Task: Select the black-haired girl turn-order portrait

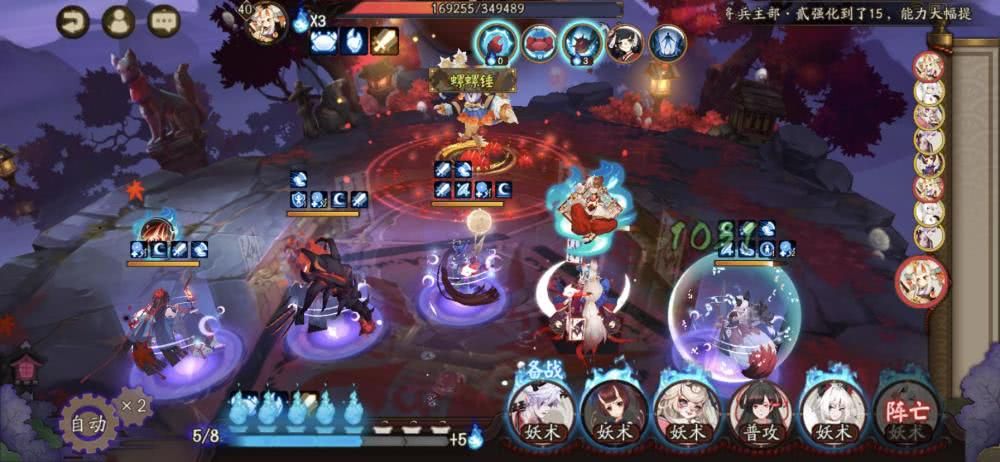Action: click(624, 43)
